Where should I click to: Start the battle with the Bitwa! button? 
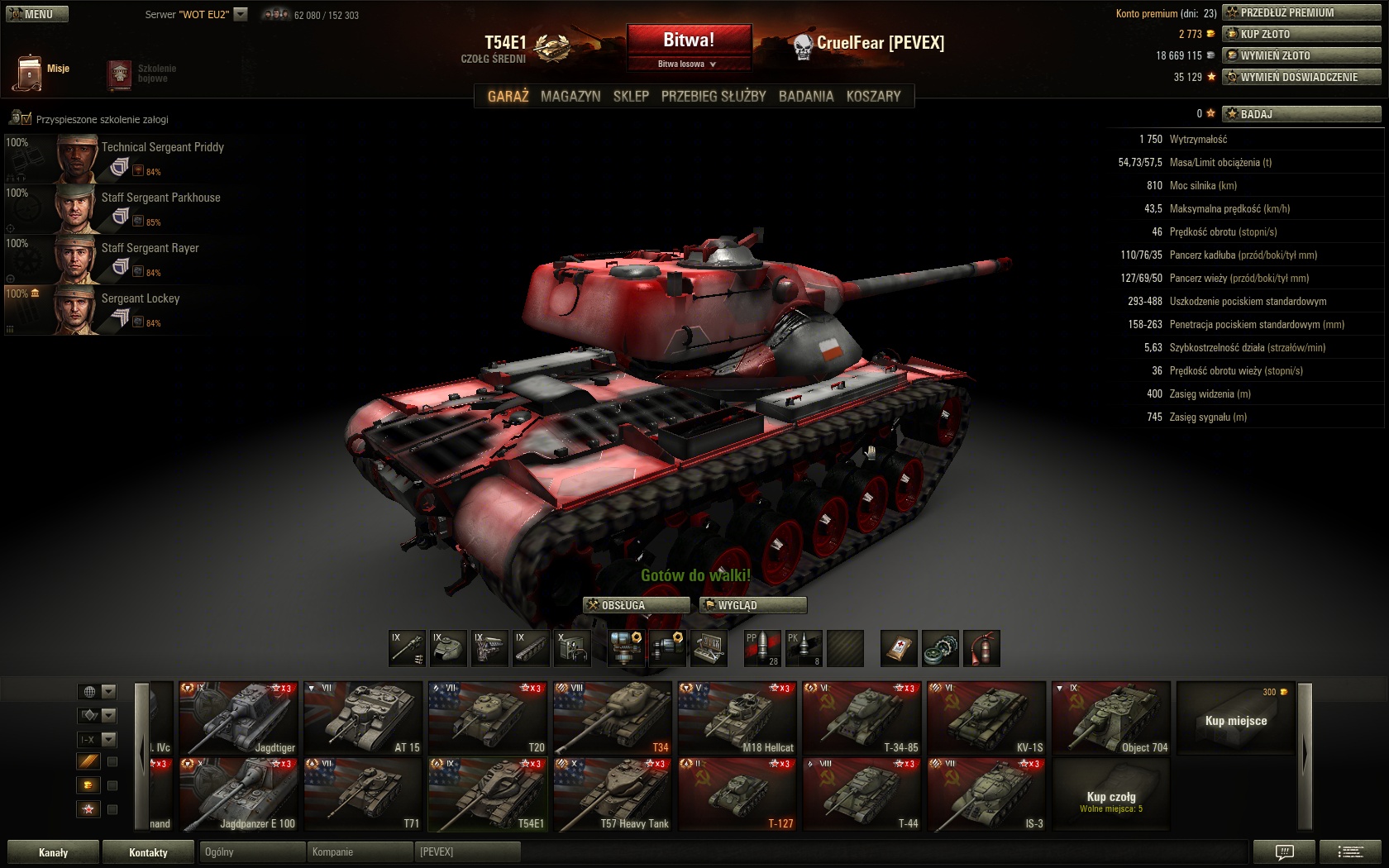(x=688, y=41)
